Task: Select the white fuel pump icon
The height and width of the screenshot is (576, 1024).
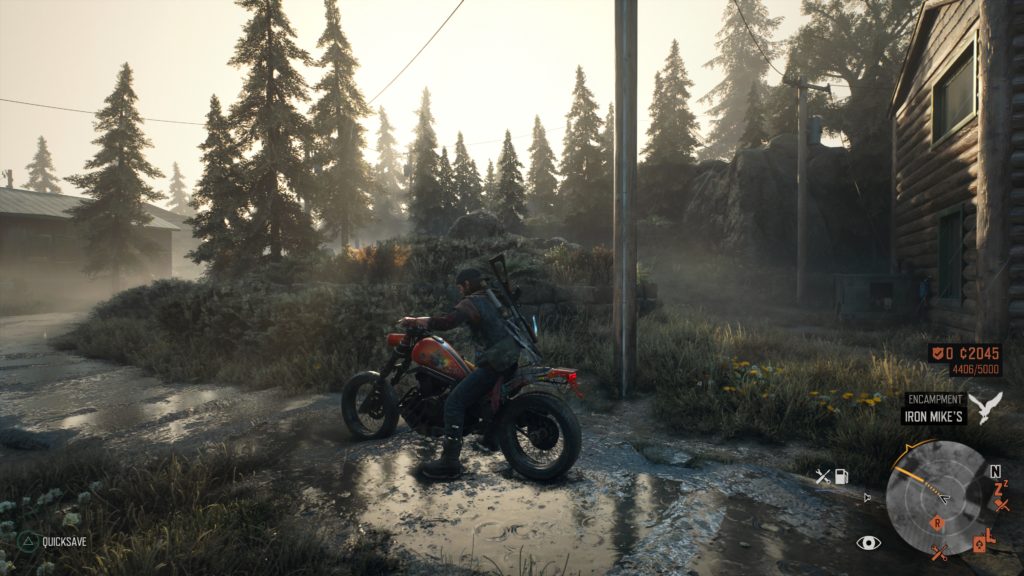Action: [x=842, y=477]
